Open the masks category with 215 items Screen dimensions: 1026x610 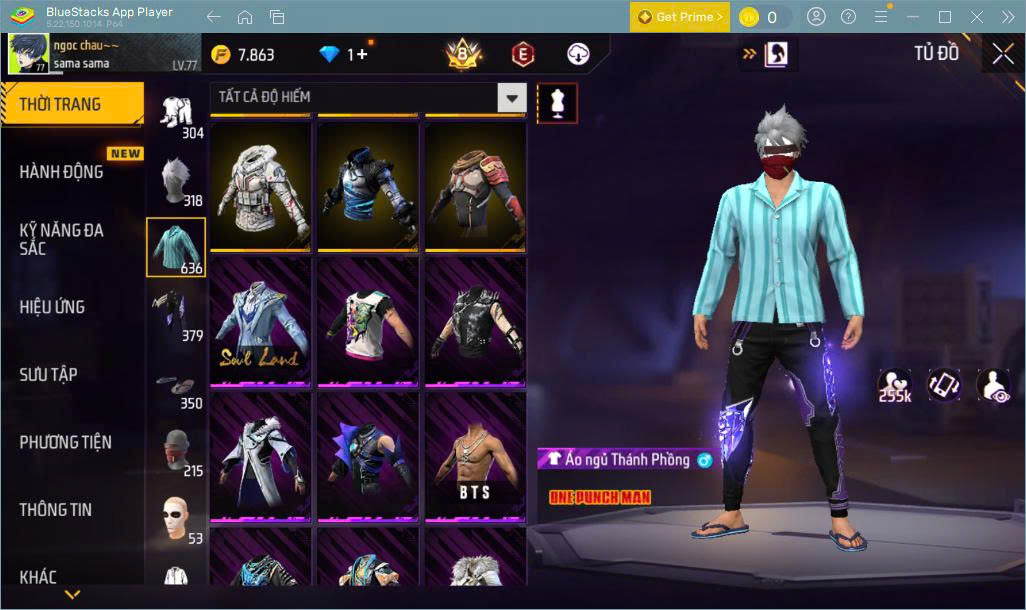(177, 451)
